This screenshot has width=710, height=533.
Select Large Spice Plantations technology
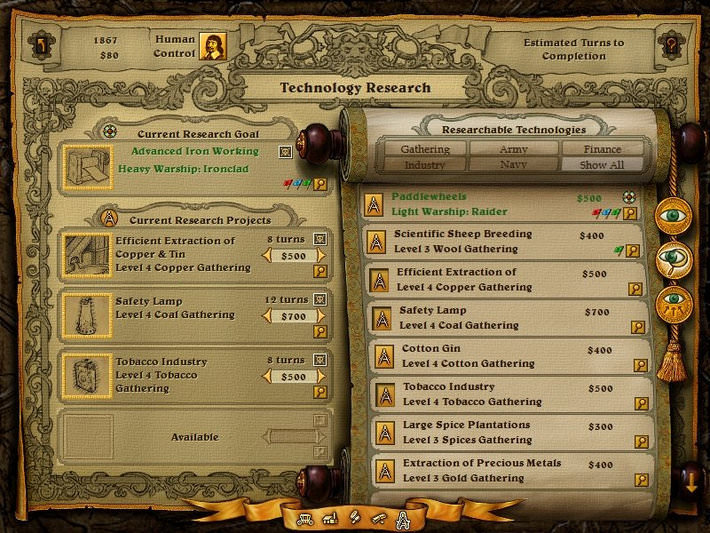click(480, 432)
